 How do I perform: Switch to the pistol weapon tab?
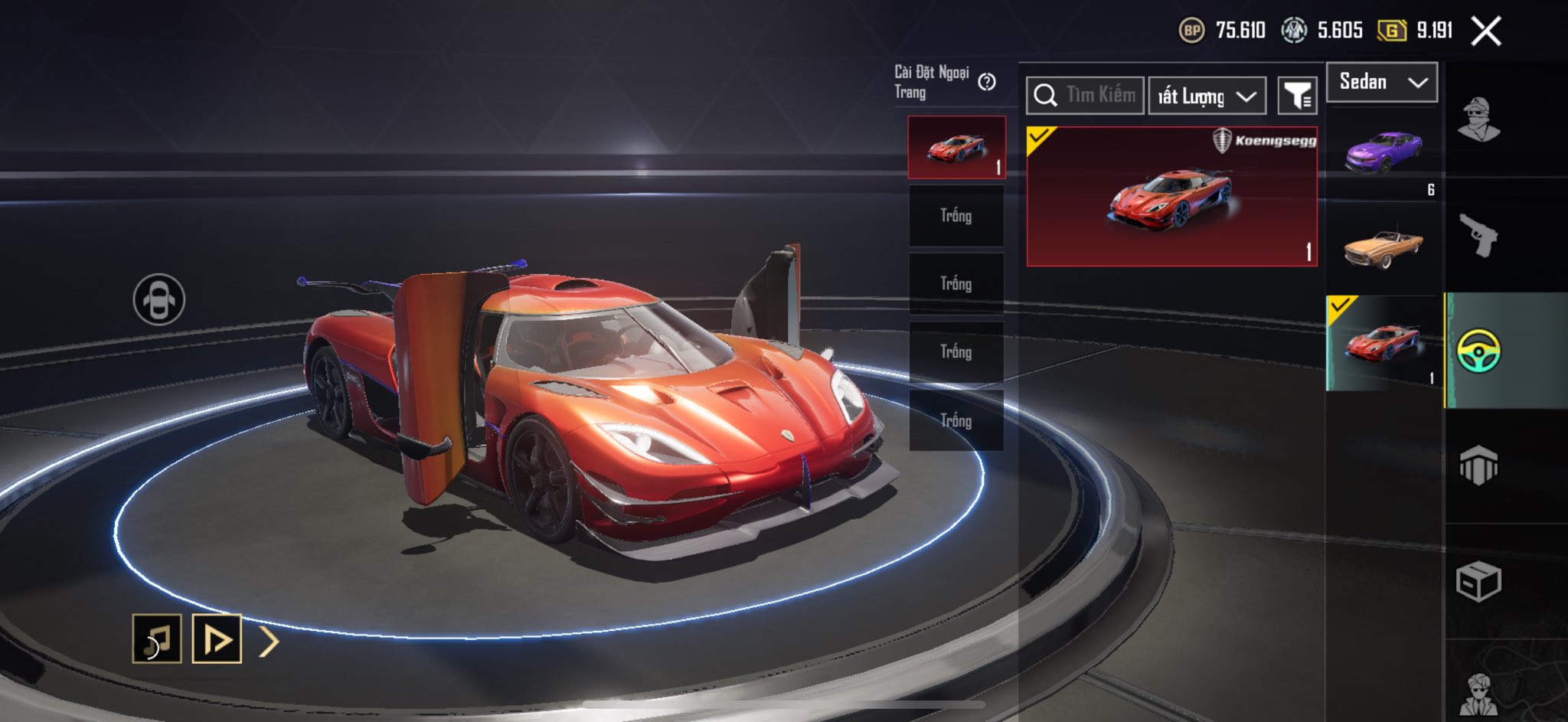tap(1478, 235)
